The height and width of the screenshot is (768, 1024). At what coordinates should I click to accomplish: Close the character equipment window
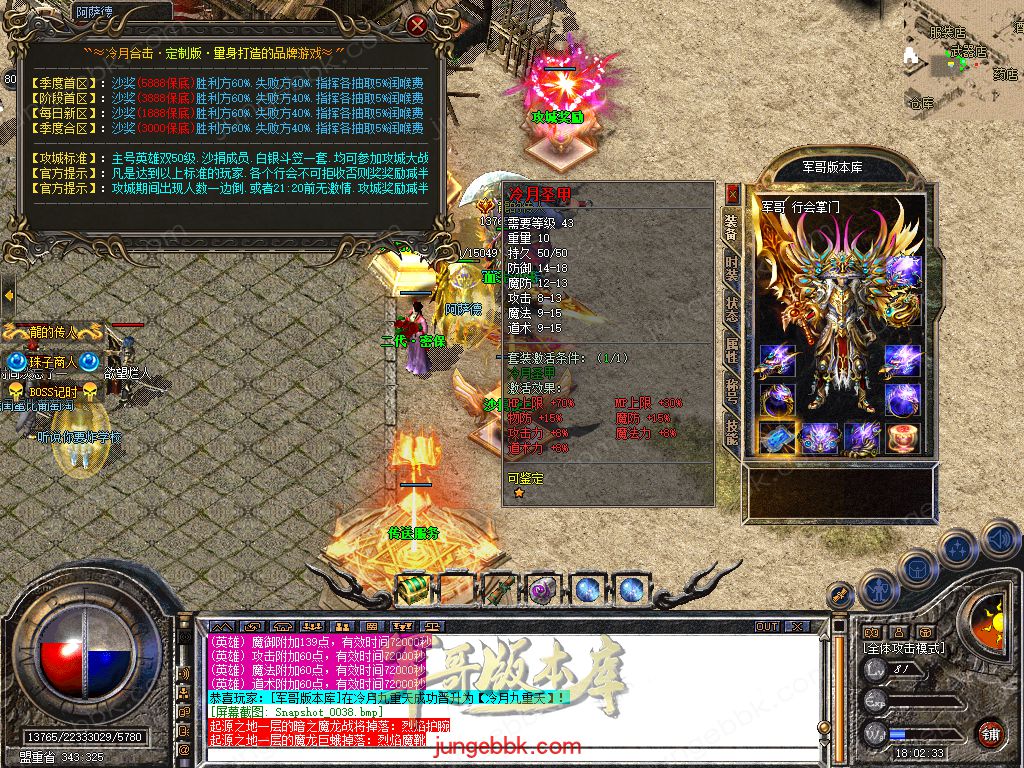tap(732, 193)
